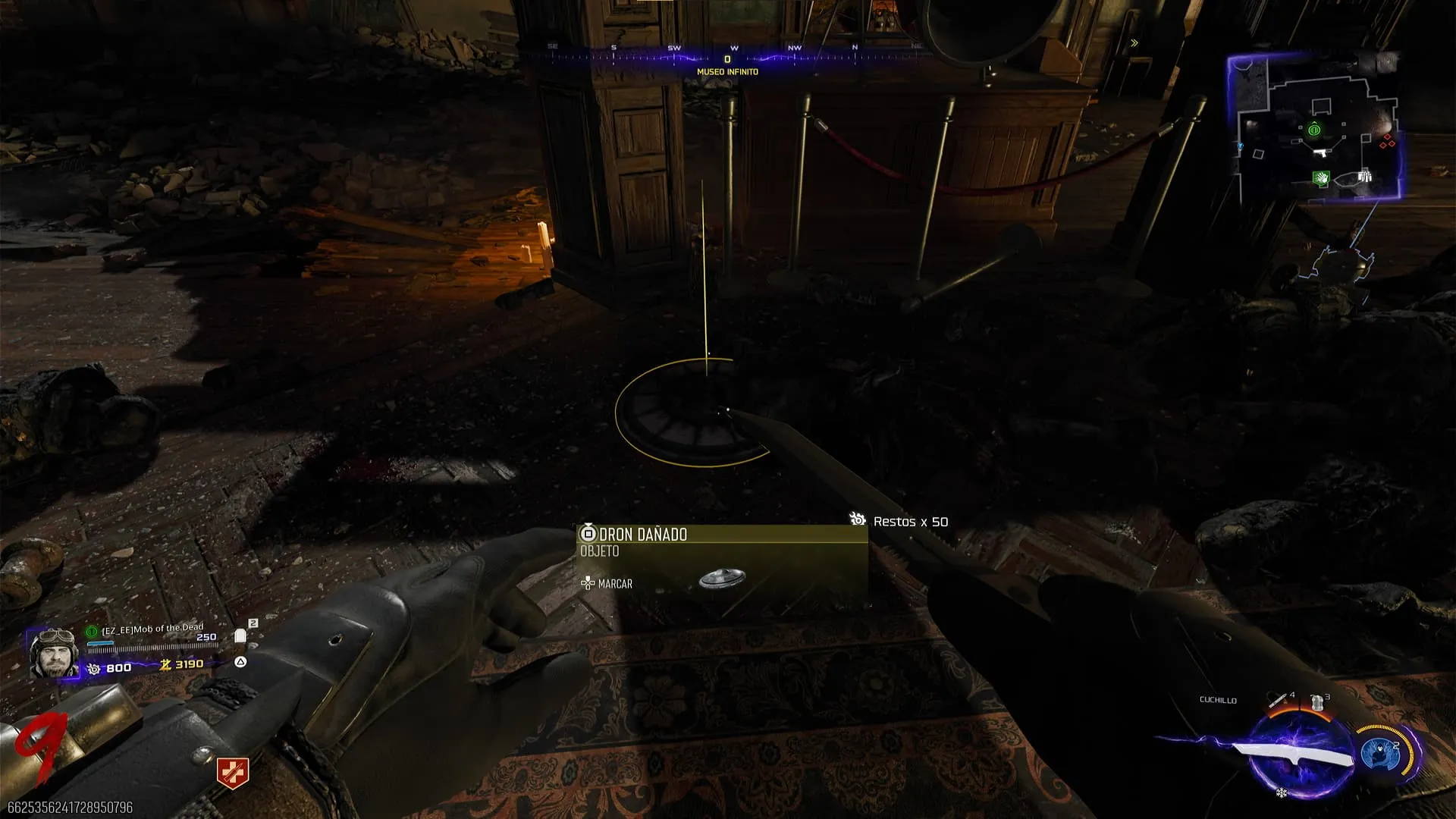Activate the blue field upgrade ability icon
The image size is (1456, 819).
tap(1380, 754)
